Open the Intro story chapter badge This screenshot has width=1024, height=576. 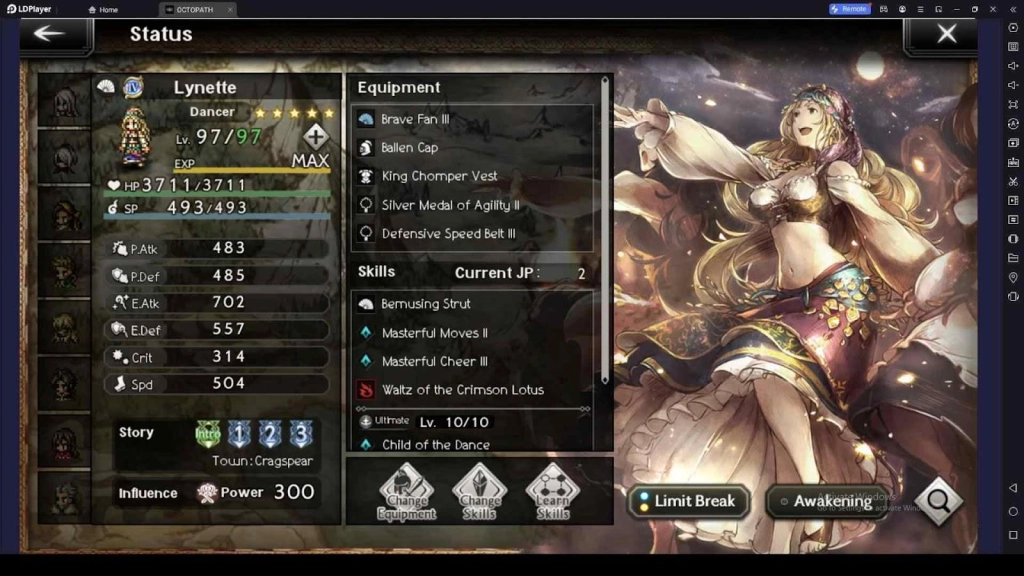pos(207,434)
